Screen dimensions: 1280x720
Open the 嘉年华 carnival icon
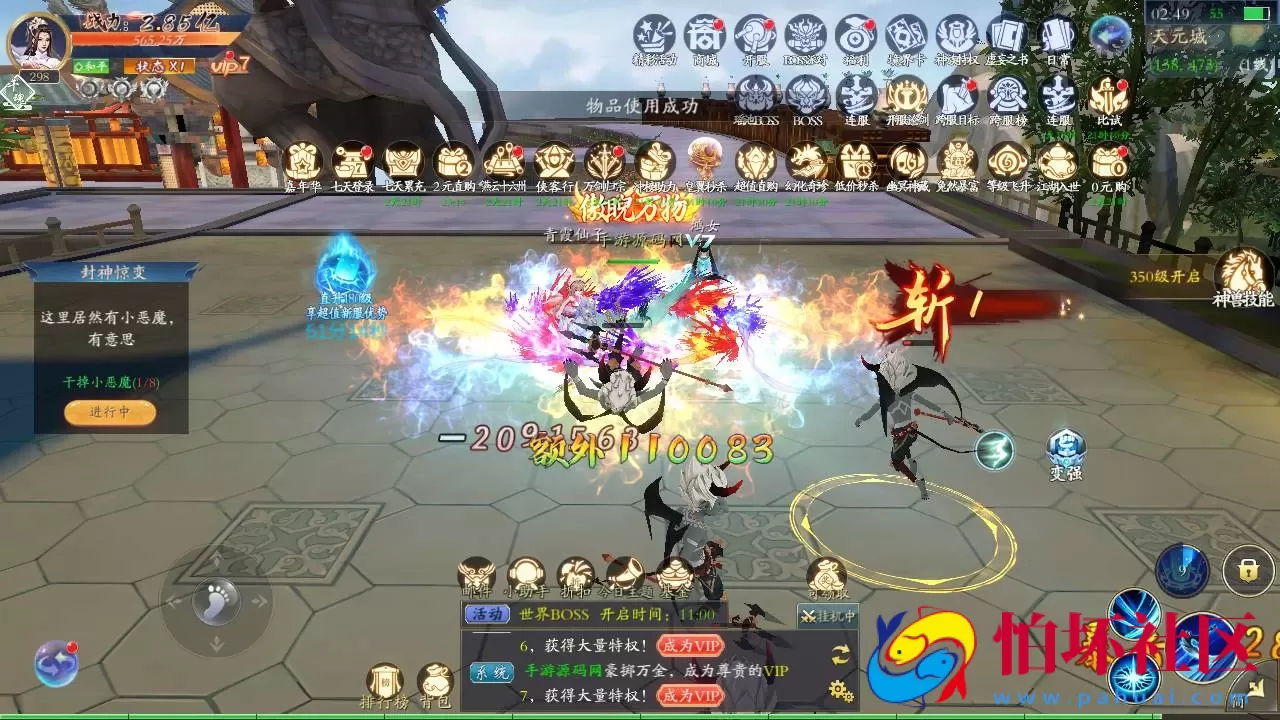pyautogui.click(x=301, y=163)
